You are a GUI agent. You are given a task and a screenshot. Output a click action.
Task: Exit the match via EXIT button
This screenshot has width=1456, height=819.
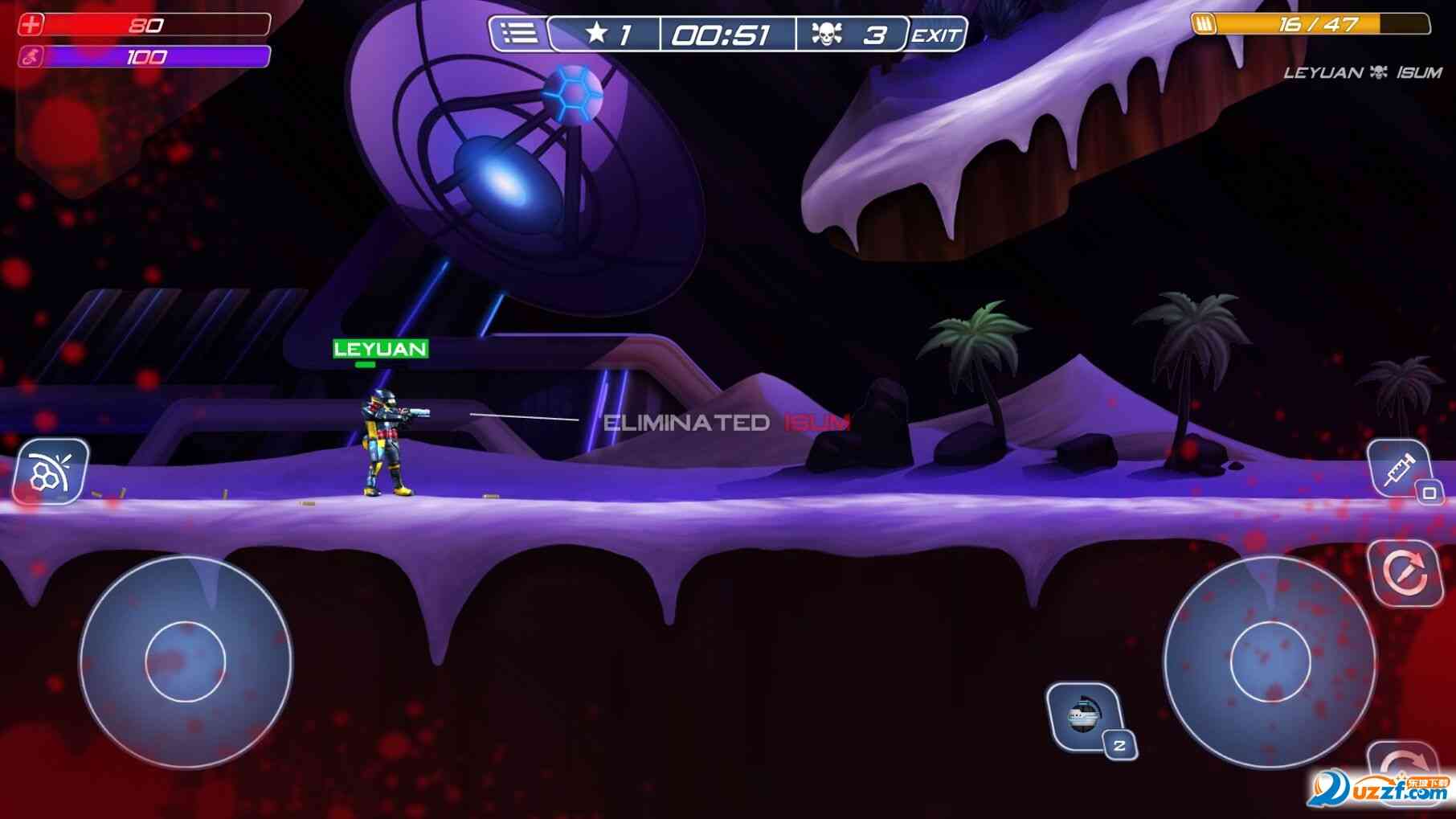(936, 35)
